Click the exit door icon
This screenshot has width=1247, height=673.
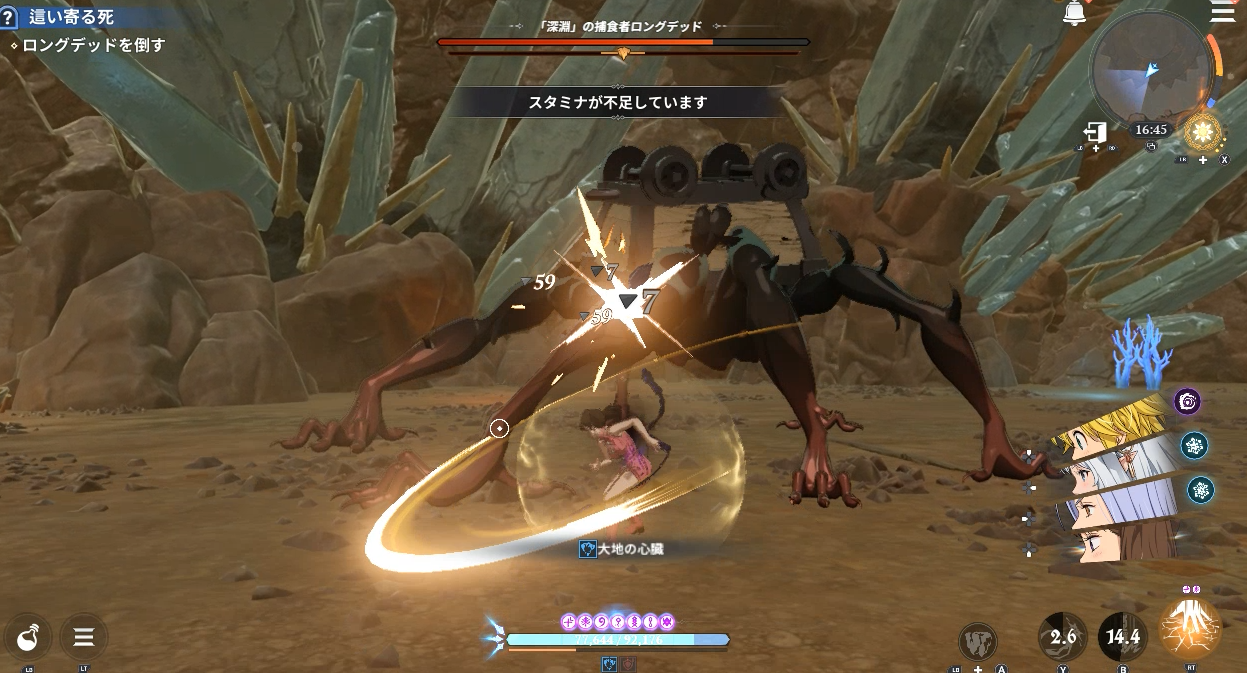(x=1095, y=133)
